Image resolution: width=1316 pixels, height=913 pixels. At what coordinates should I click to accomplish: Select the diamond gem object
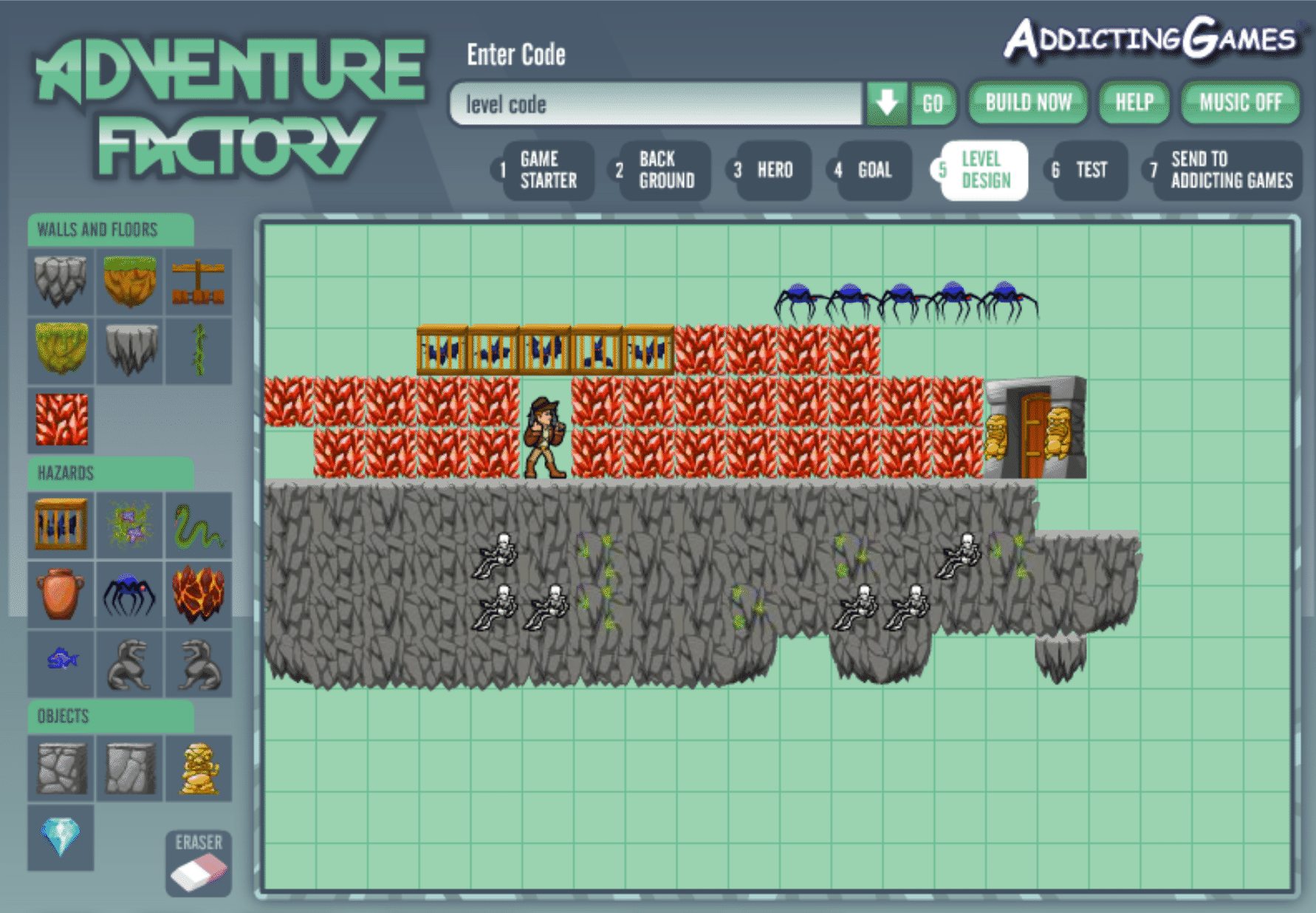[61, 838]
